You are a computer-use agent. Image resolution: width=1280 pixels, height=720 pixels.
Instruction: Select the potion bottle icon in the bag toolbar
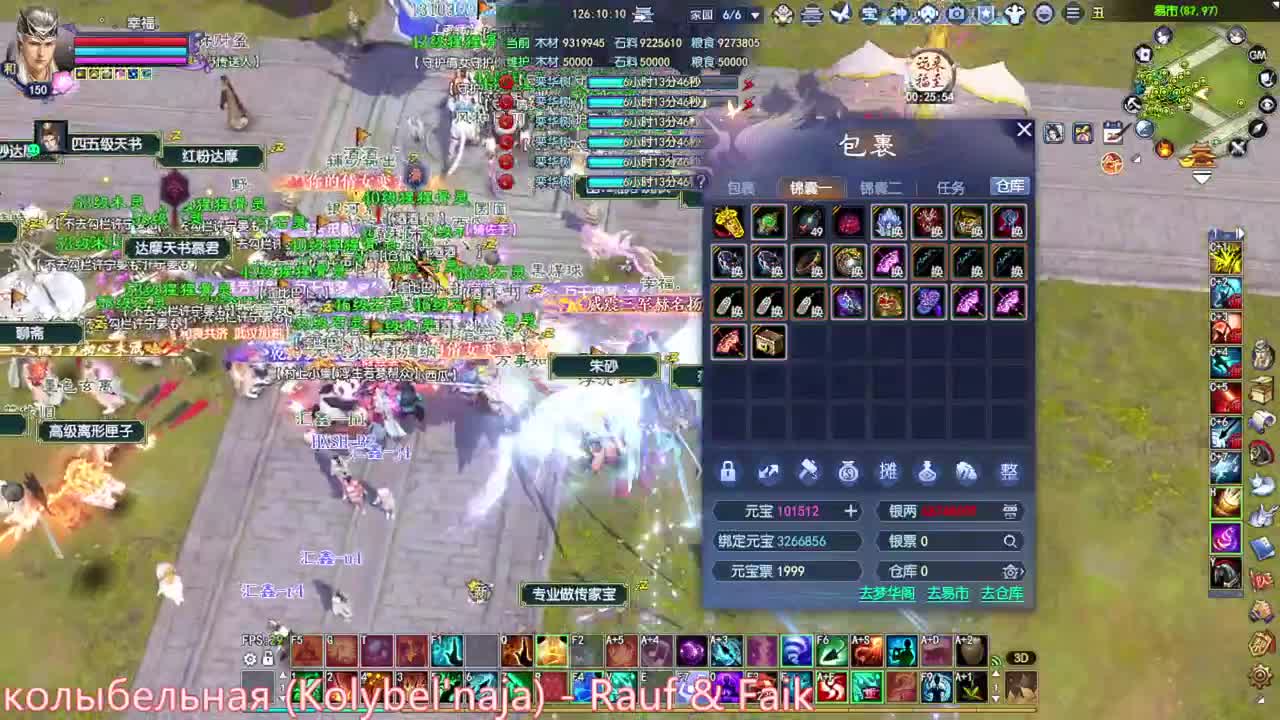[926, 472]
